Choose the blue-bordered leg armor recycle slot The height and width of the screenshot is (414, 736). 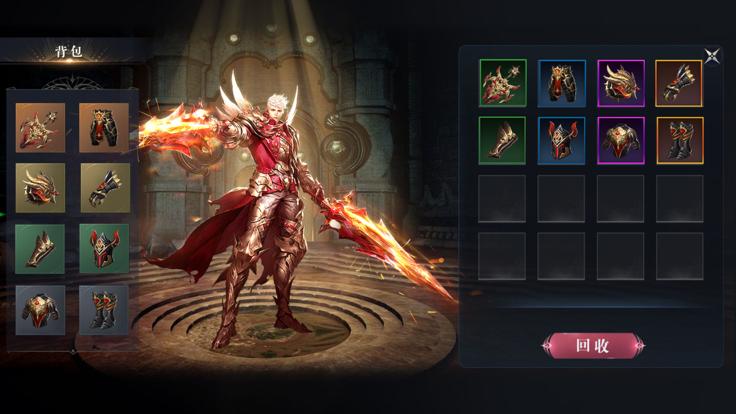(561, 83)
